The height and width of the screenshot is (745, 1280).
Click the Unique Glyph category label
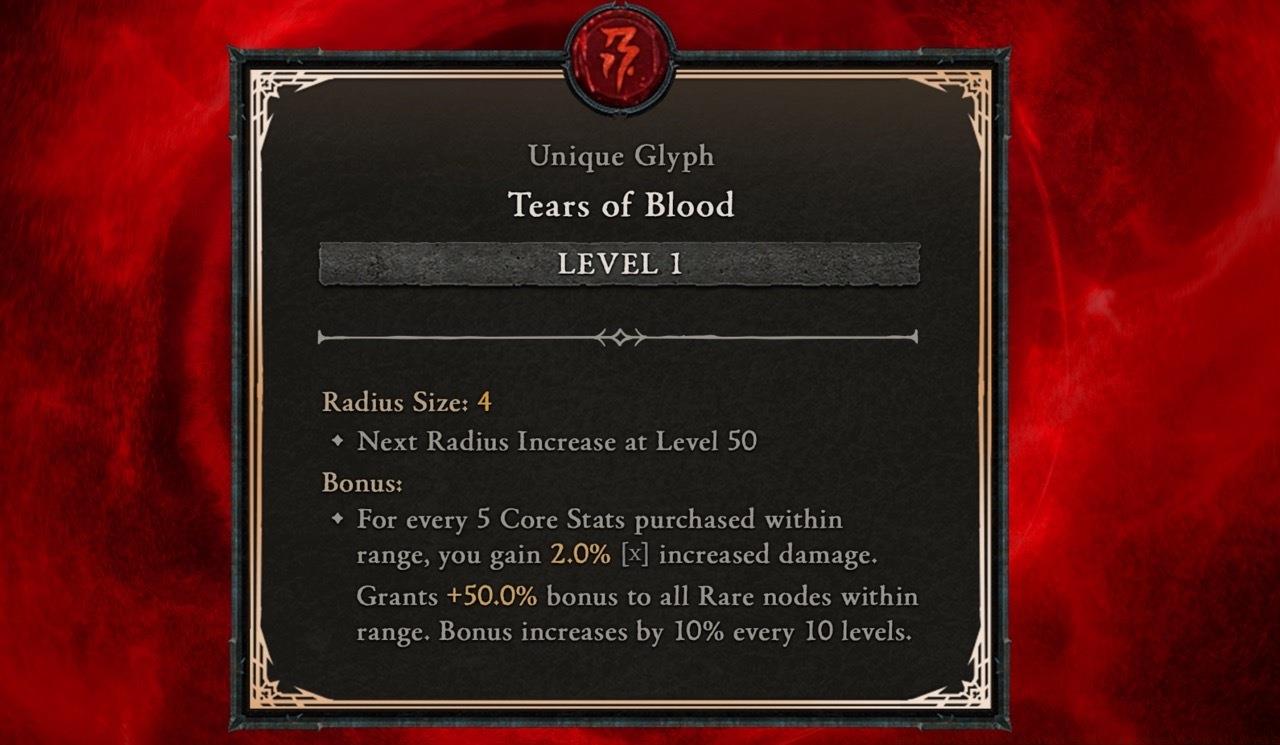(622, 156)
